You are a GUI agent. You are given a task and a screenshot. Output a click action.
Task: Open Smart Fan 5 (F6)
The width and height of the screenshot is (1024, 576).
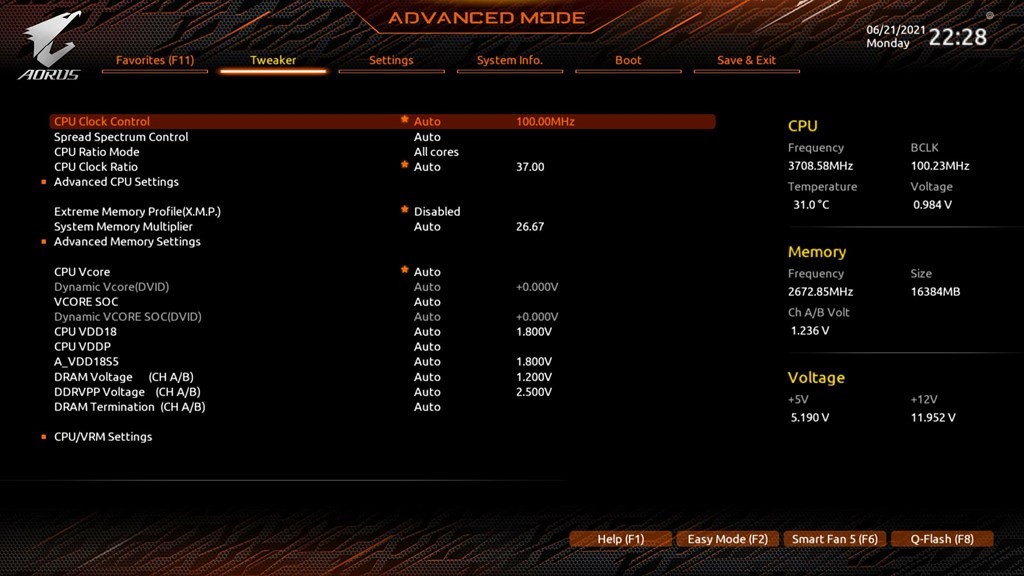tap(834, 539)
